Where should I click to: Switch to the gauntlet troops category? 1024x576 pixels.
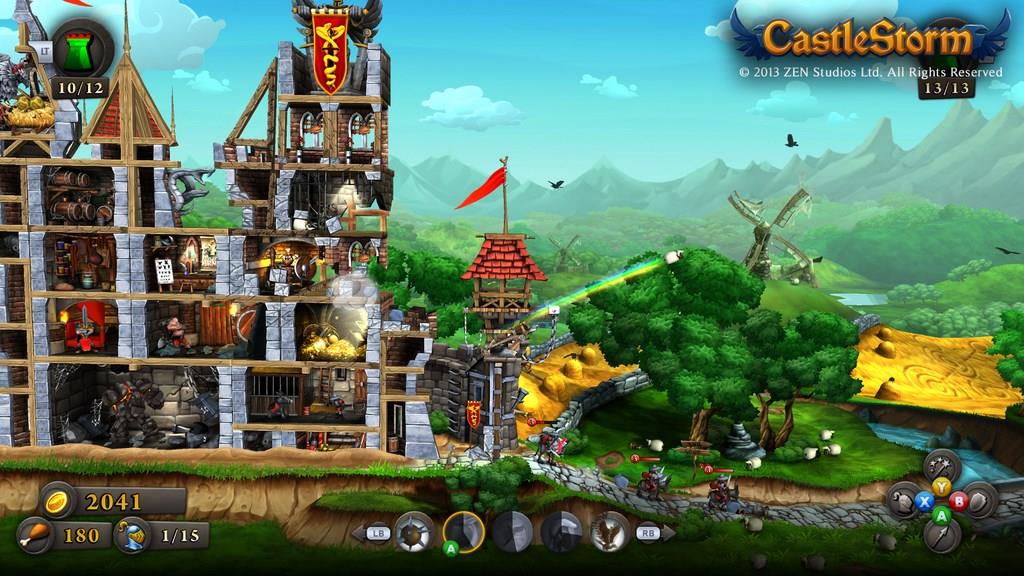pos(904,500)
